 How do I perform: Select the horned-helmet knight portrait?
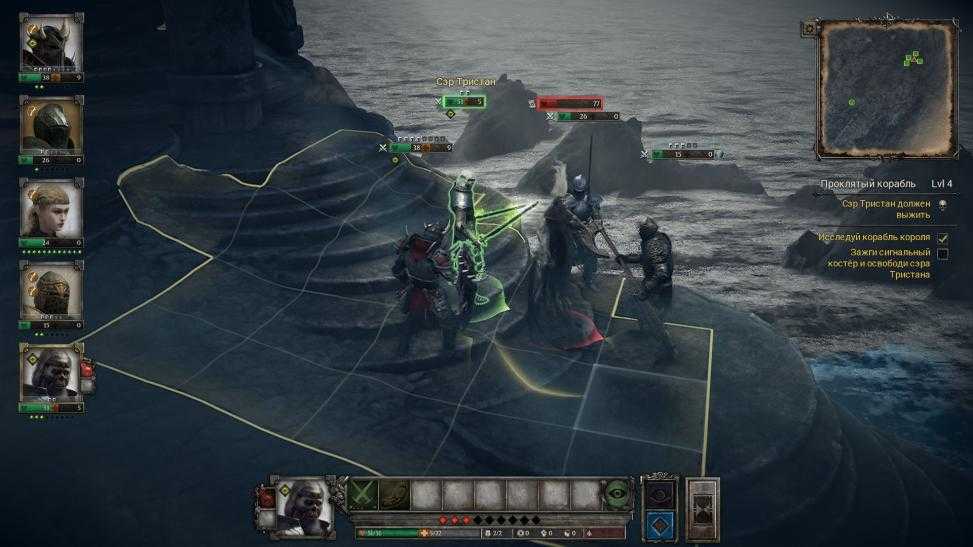pyautogui.click(x=51, y=43)
